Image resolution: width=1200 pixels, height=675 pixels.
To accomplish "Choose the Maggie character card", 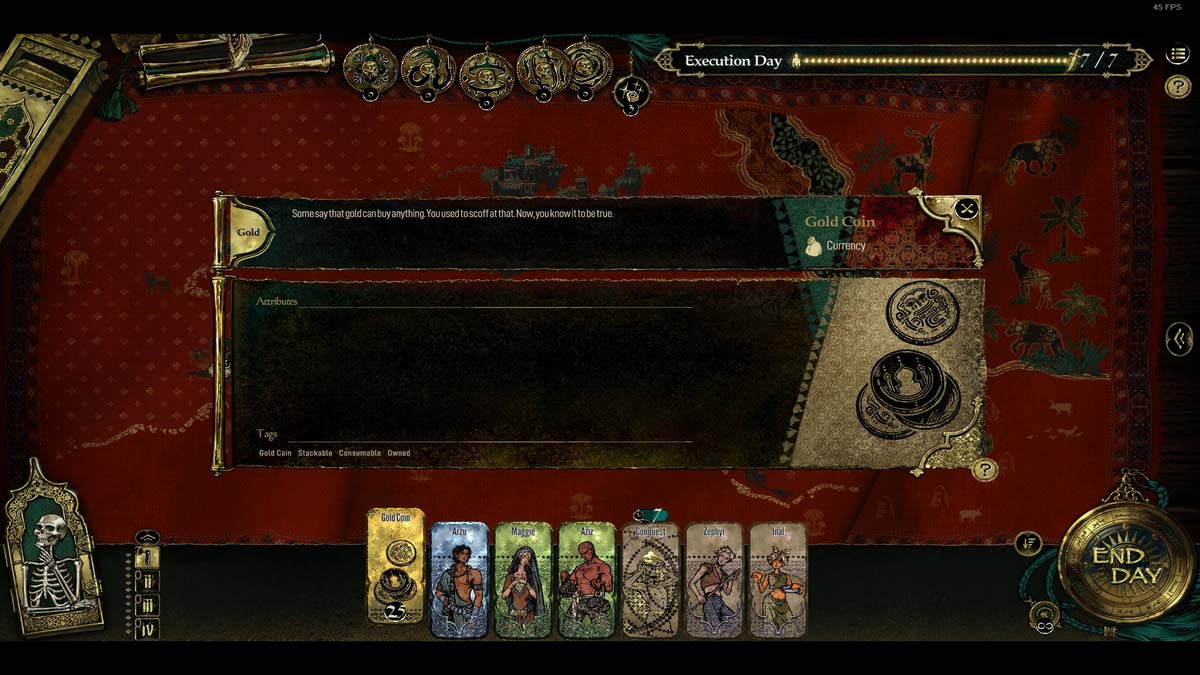I will click(523, 579).
